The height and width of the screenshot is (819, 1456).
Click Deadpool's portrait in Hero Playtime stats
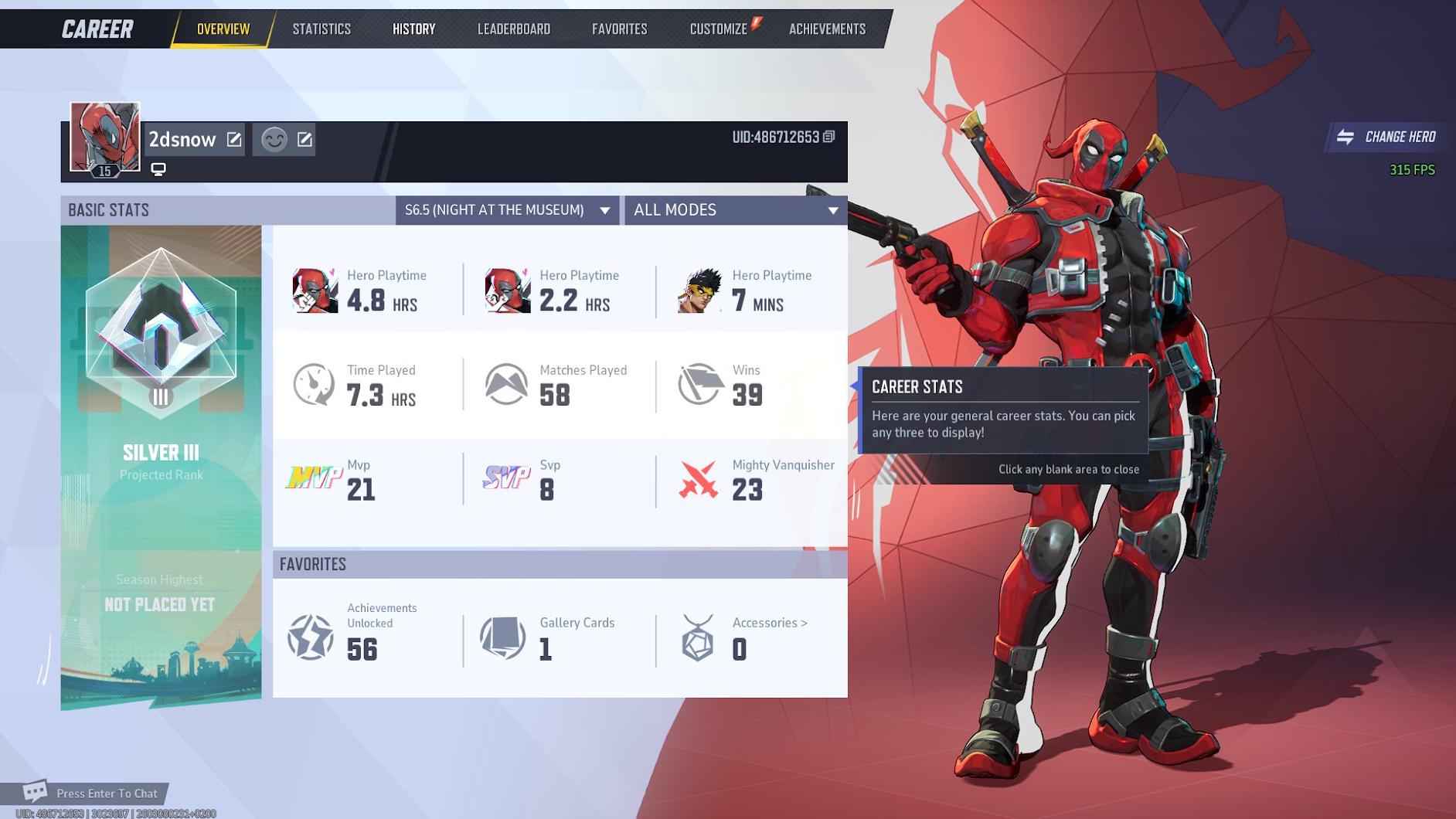coord(315,290)
